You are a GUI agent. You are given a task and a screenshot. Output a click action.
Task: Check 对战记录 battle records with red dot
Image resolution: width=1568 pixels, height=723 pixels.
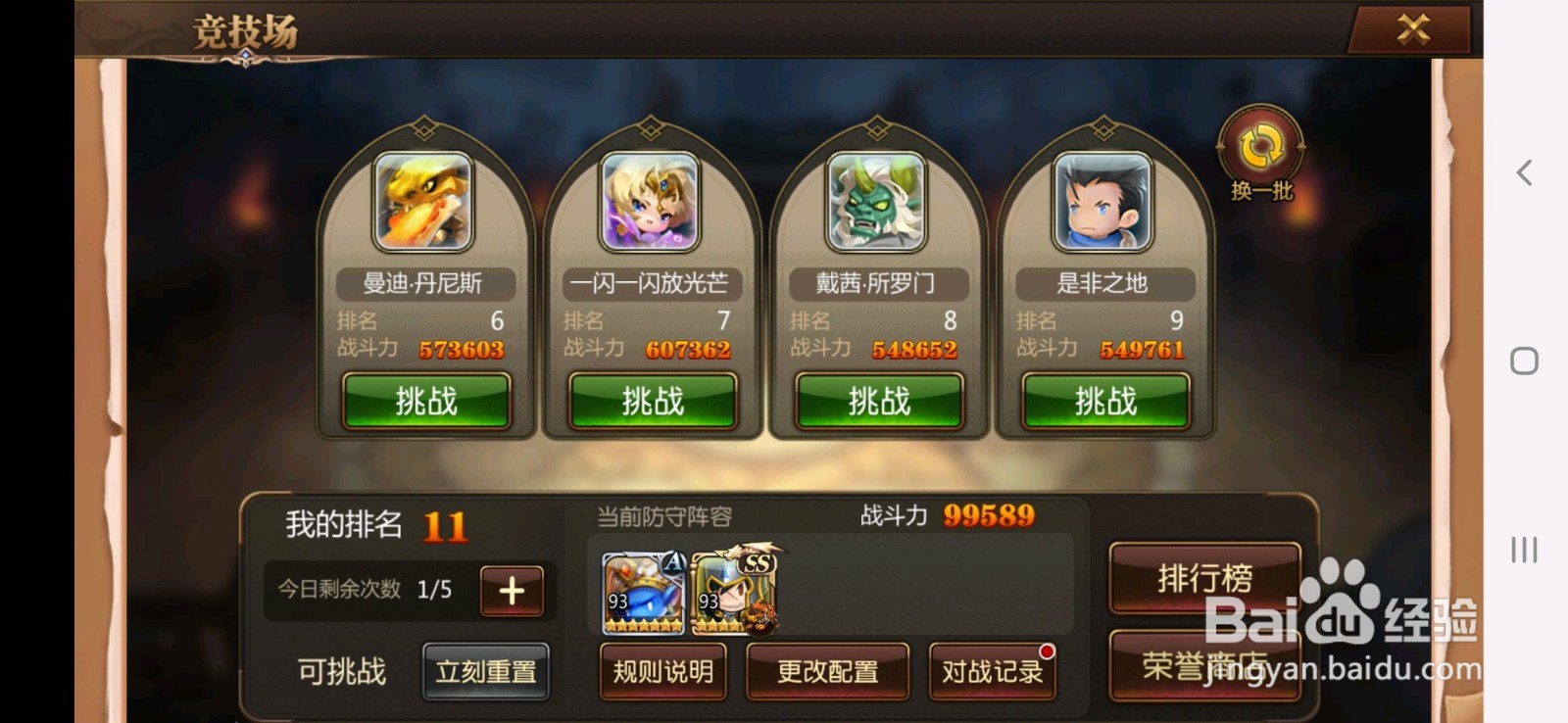click(x=992, y=673)
